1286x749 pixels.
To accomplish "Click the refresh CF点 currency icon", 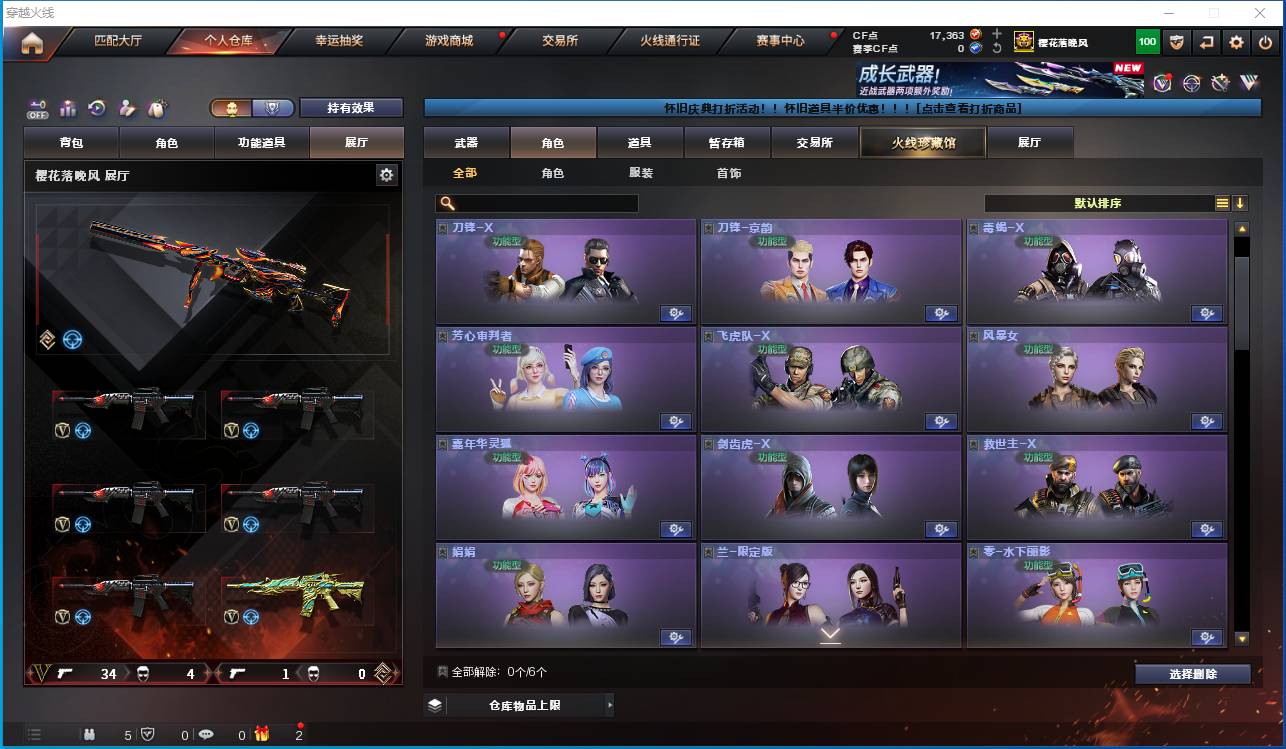I will [997, 48].
